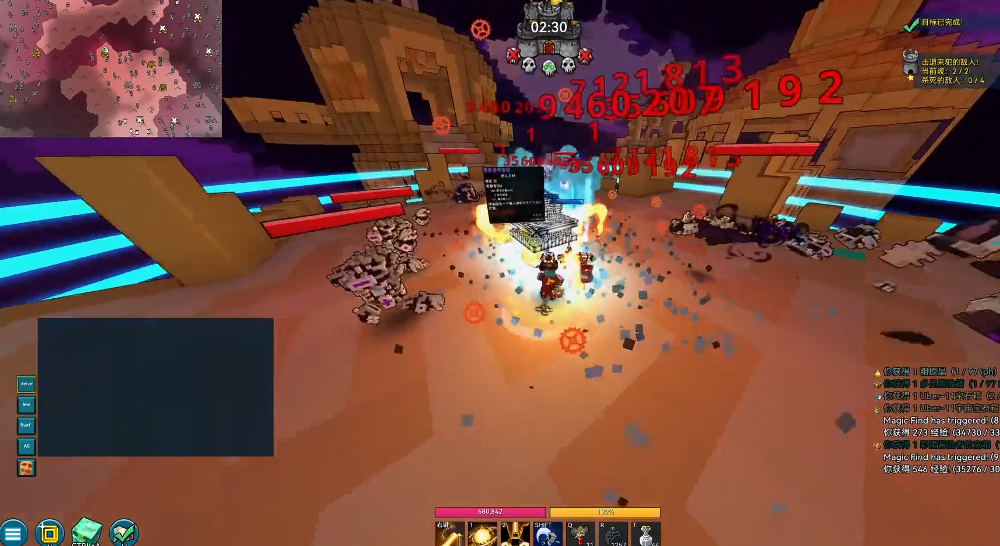The width and height of the screenshot is (1000, 546).
Task: Click the yellow square icon button
Action: pos(50,533)
